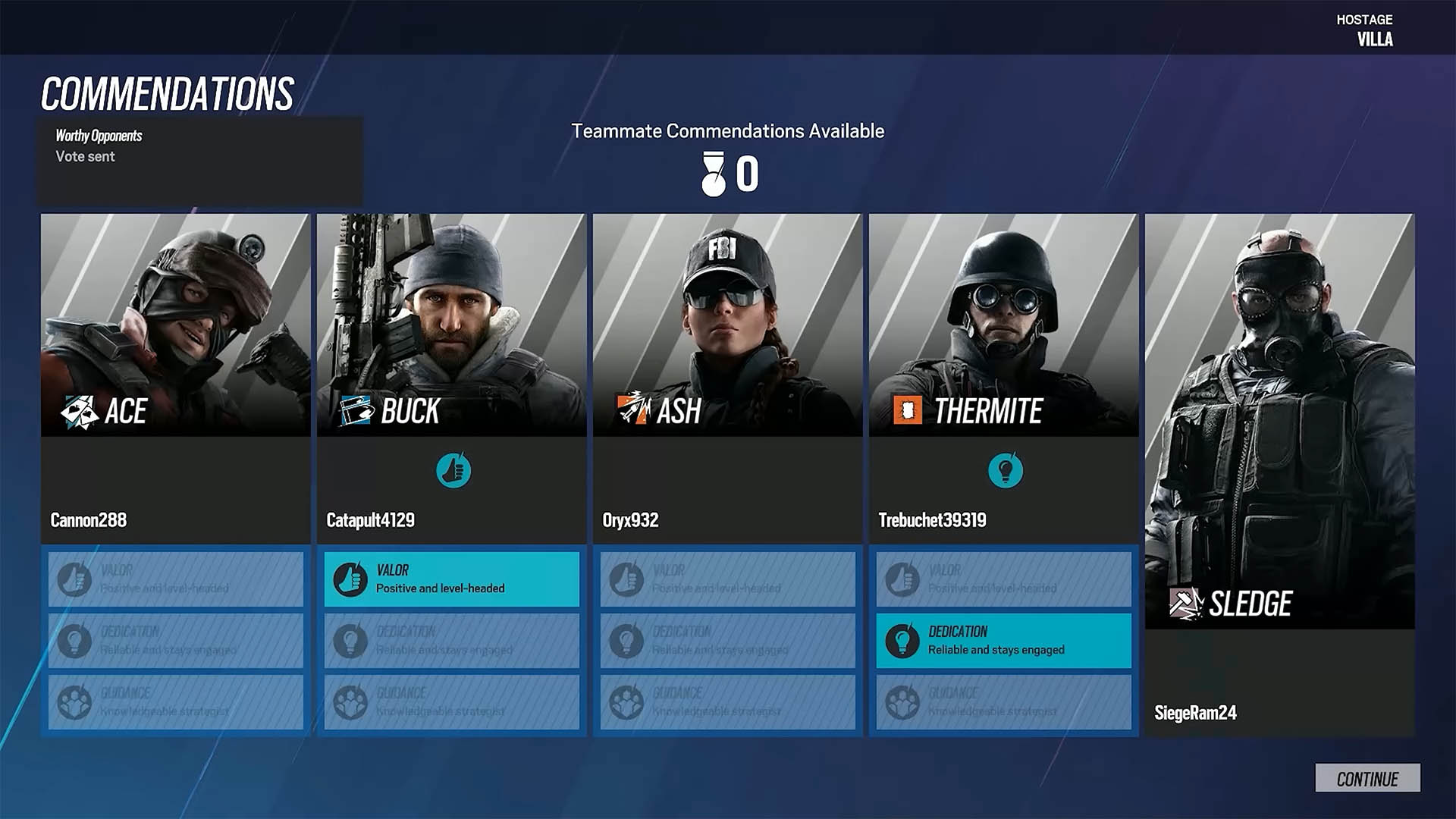
Task: Give Dedication commendation to Trebuchet39319
Action: point(1003,641)
